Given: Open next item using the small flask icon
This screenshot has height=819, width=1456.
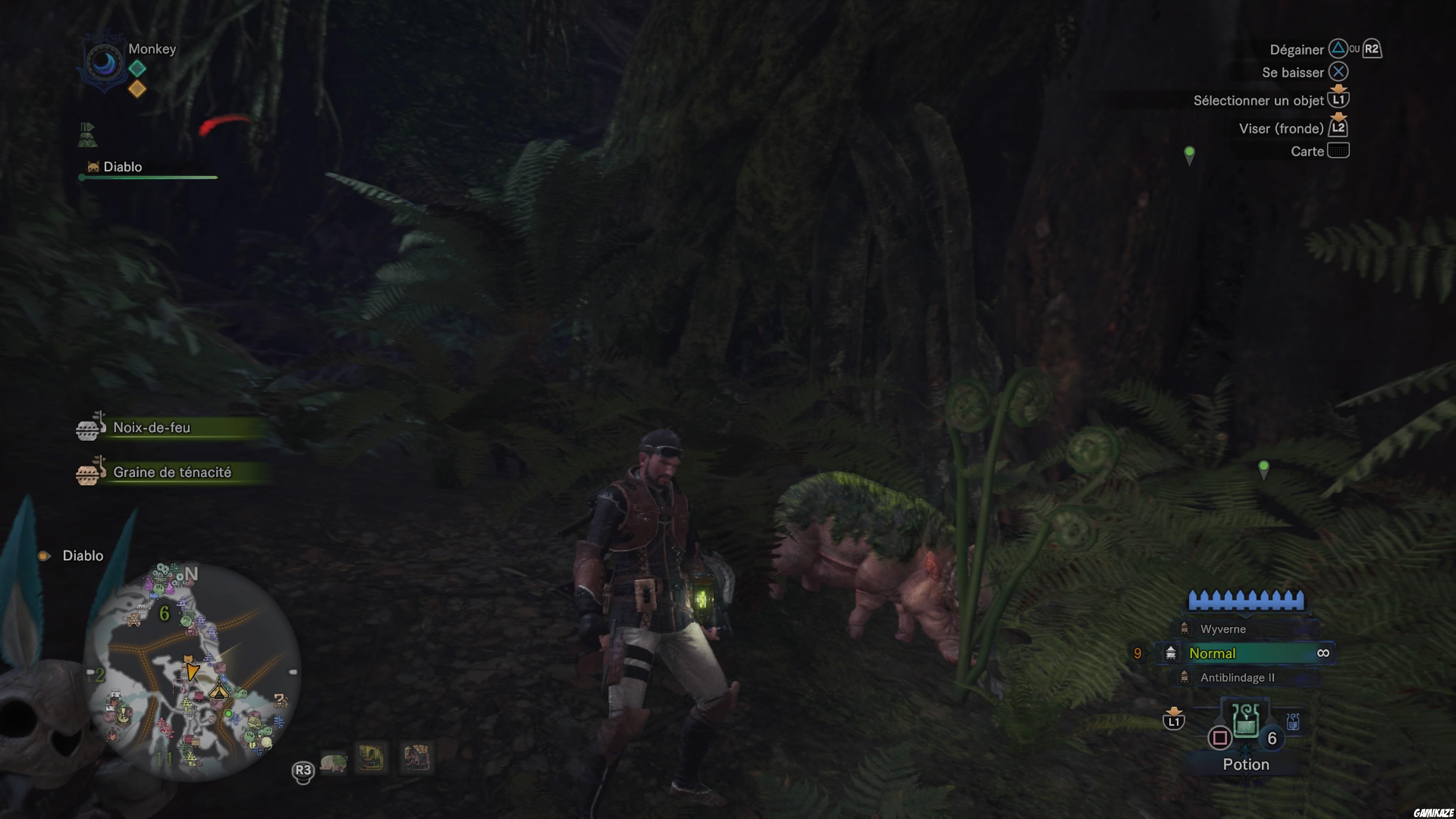Looking at the screenshot, I should (x=1294, y=721).
